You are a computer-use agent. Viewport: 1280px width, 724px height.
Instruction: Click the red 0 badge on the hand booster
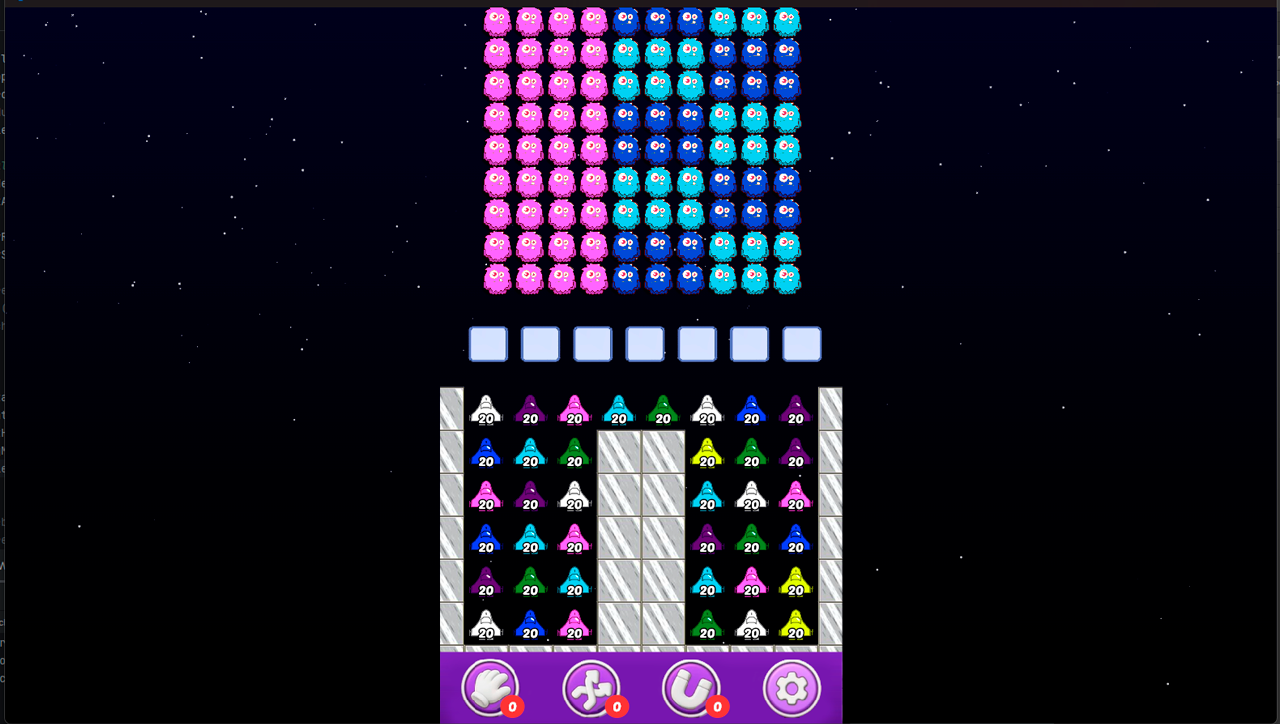[512, 705]
